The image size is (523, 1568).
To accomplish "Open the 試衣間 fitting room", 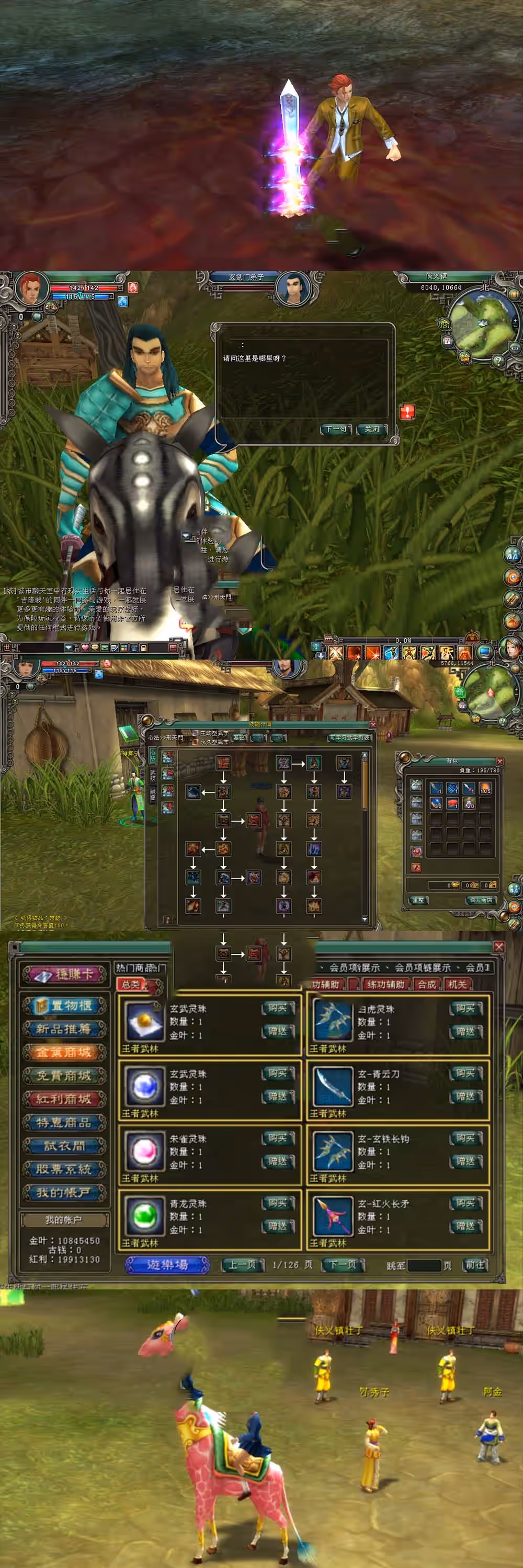I will 64,1146.
